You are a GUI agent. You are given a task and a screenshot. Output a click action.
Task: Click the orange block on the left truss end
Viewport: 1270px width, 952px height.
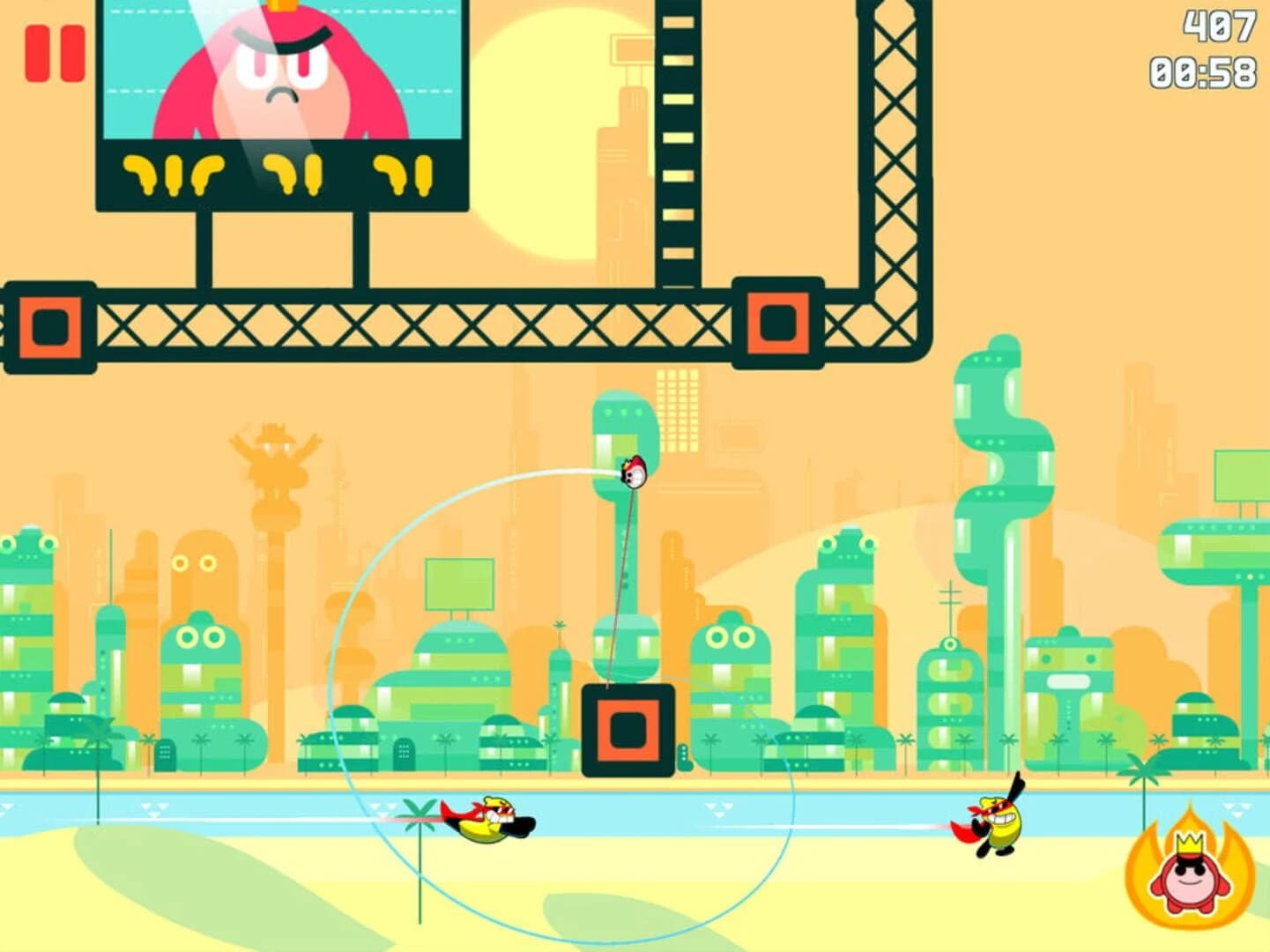coord(50,326)
